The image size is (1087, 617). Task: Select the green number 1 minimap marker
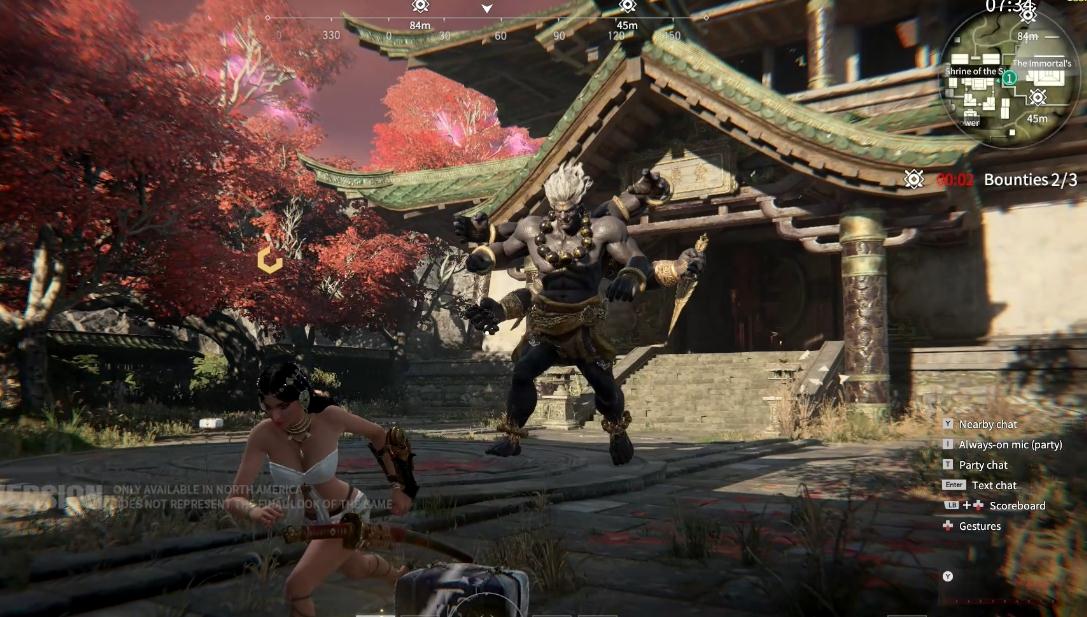coord(1009,77)
